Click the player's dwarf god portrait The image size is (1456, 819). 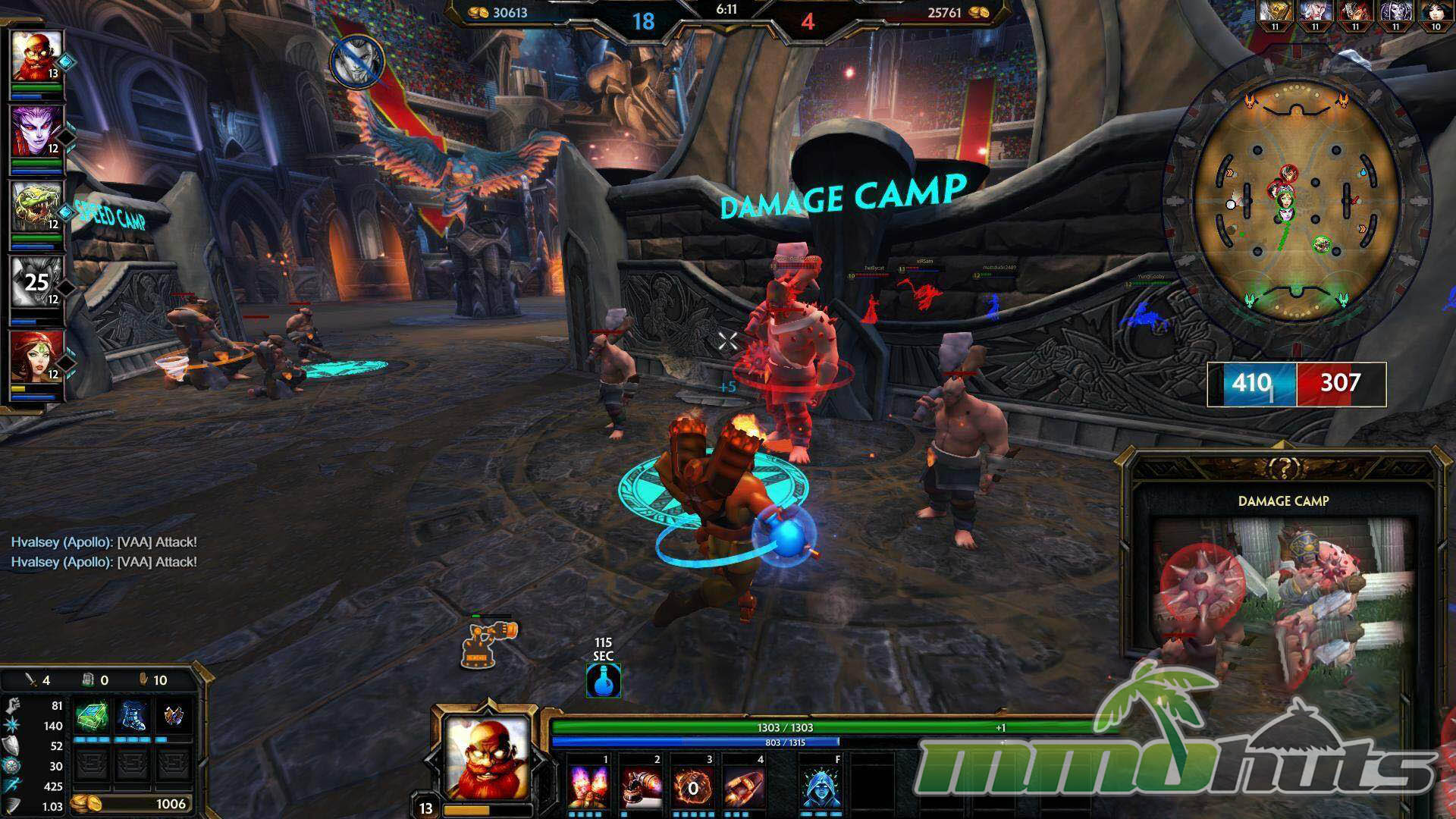(485, 756)
